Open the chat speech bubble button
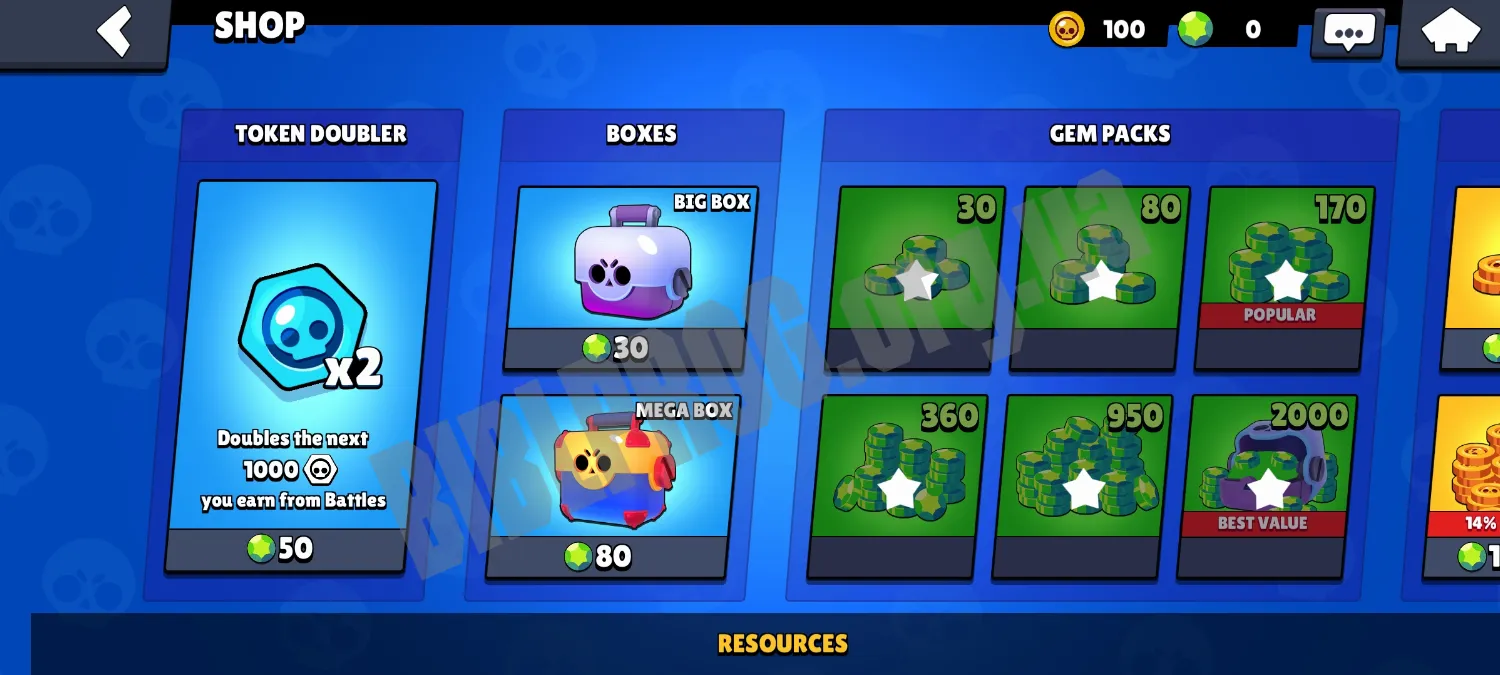Screen dimensions: 1500x675 coord(1348,32)
